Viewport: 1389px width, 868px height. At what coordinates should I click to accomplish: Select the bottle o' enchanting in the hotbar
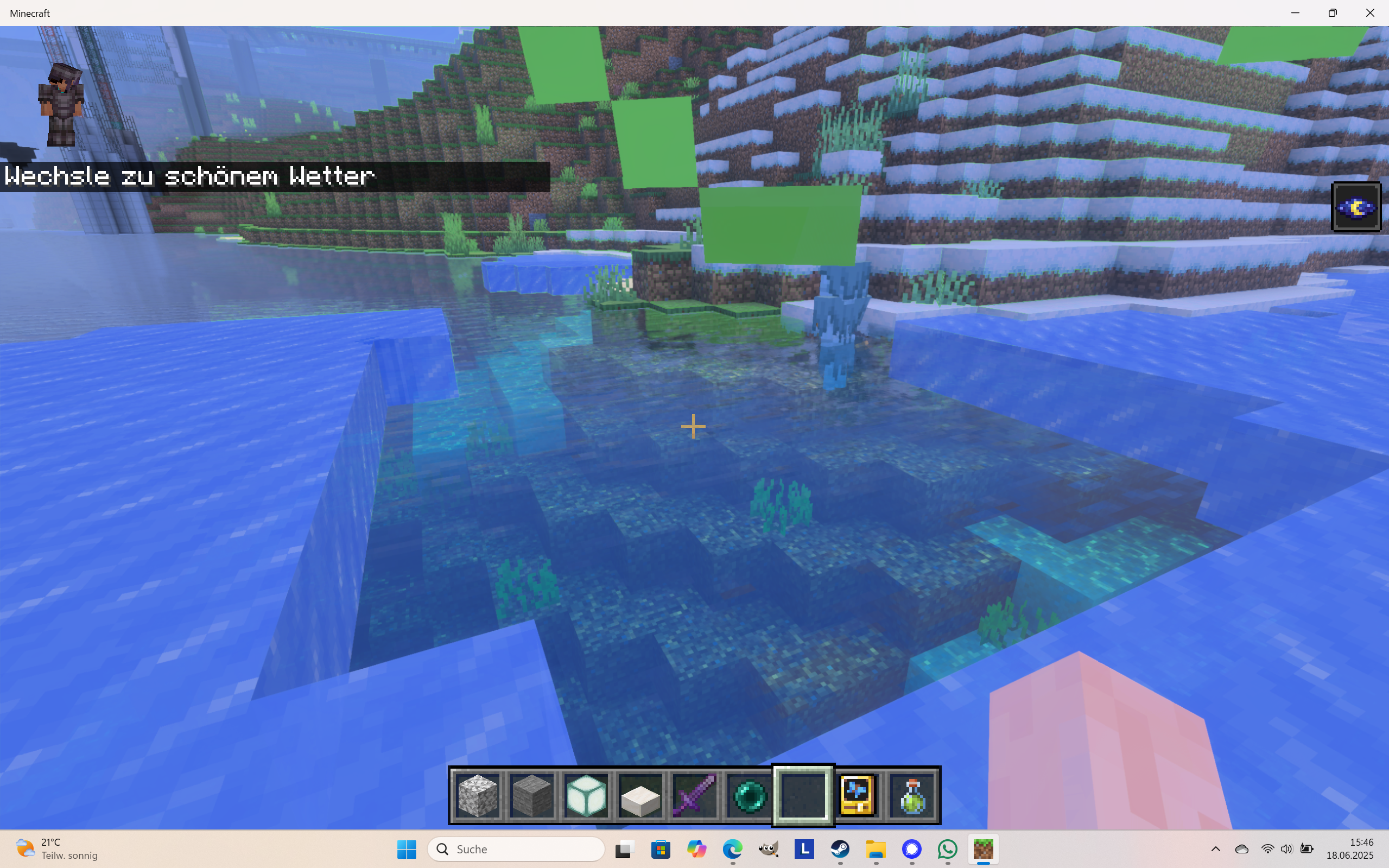click(912, 796)
